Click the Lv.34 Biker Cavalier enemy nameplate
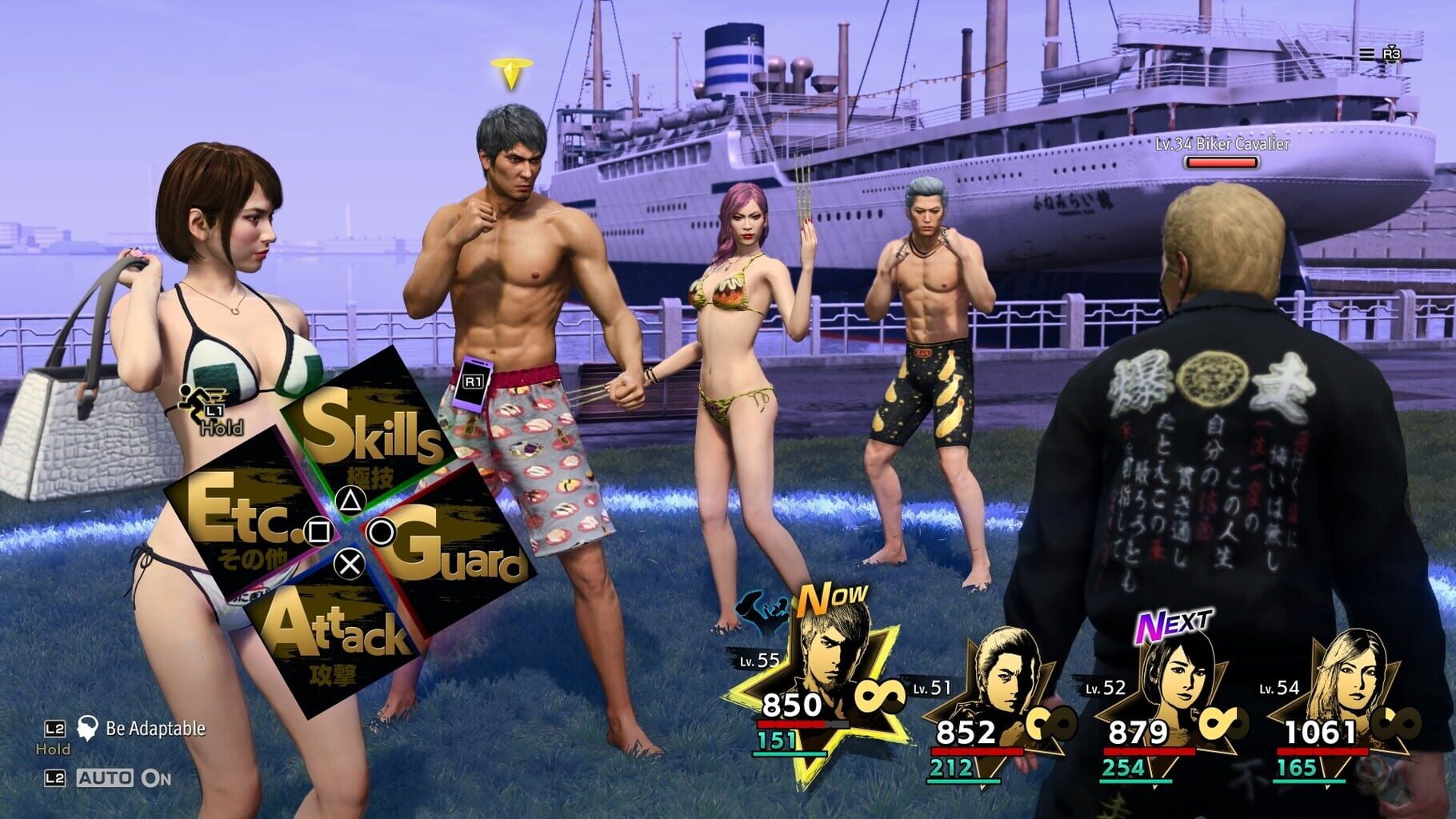This screenshot has height=819, width=1456. coord(1222,144)
